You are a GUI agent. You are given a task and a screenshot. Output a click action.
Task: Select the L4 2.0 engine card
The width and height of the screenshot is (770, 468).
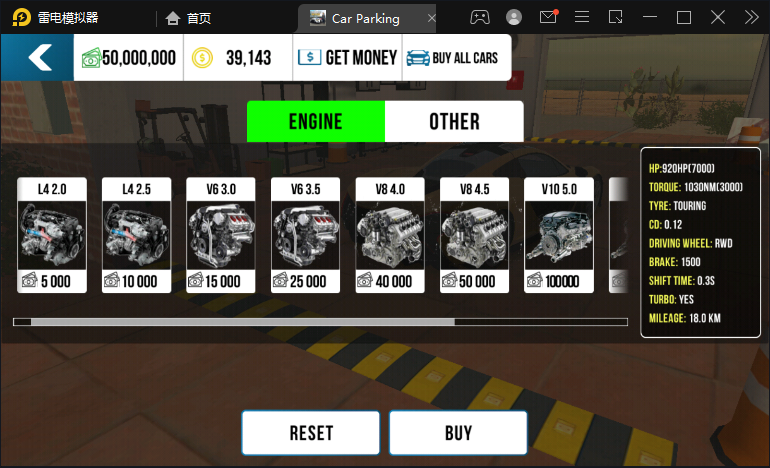pyautogui.click(x=52, y=235)
